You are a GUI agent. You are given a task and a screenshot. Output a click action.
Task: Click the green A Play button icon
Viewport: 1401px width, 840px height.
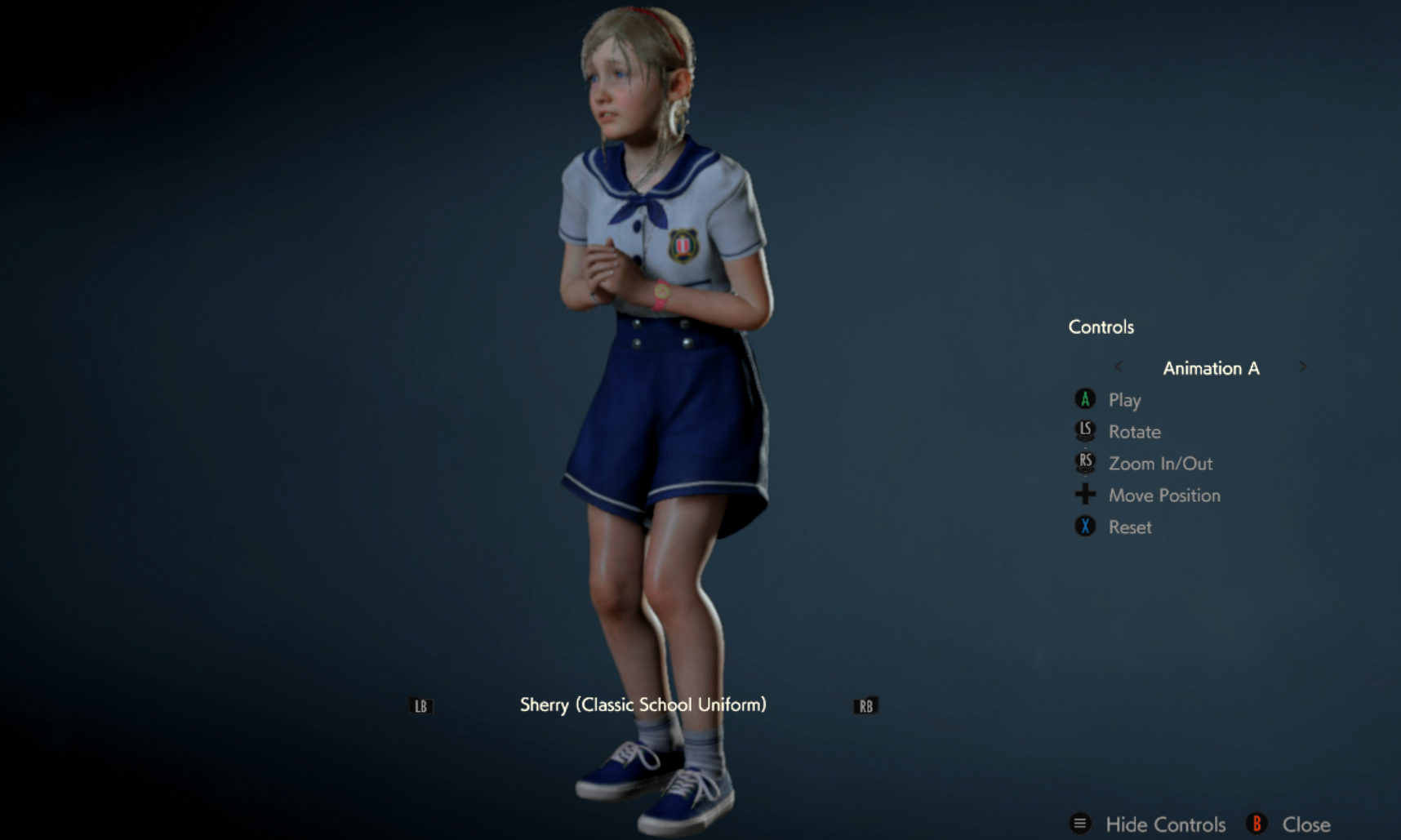1085,399
